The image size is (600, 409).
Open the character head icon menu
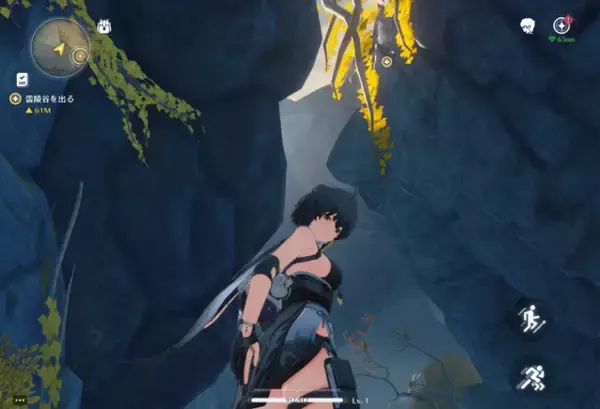pyautogui.click(x=527, y=25)
